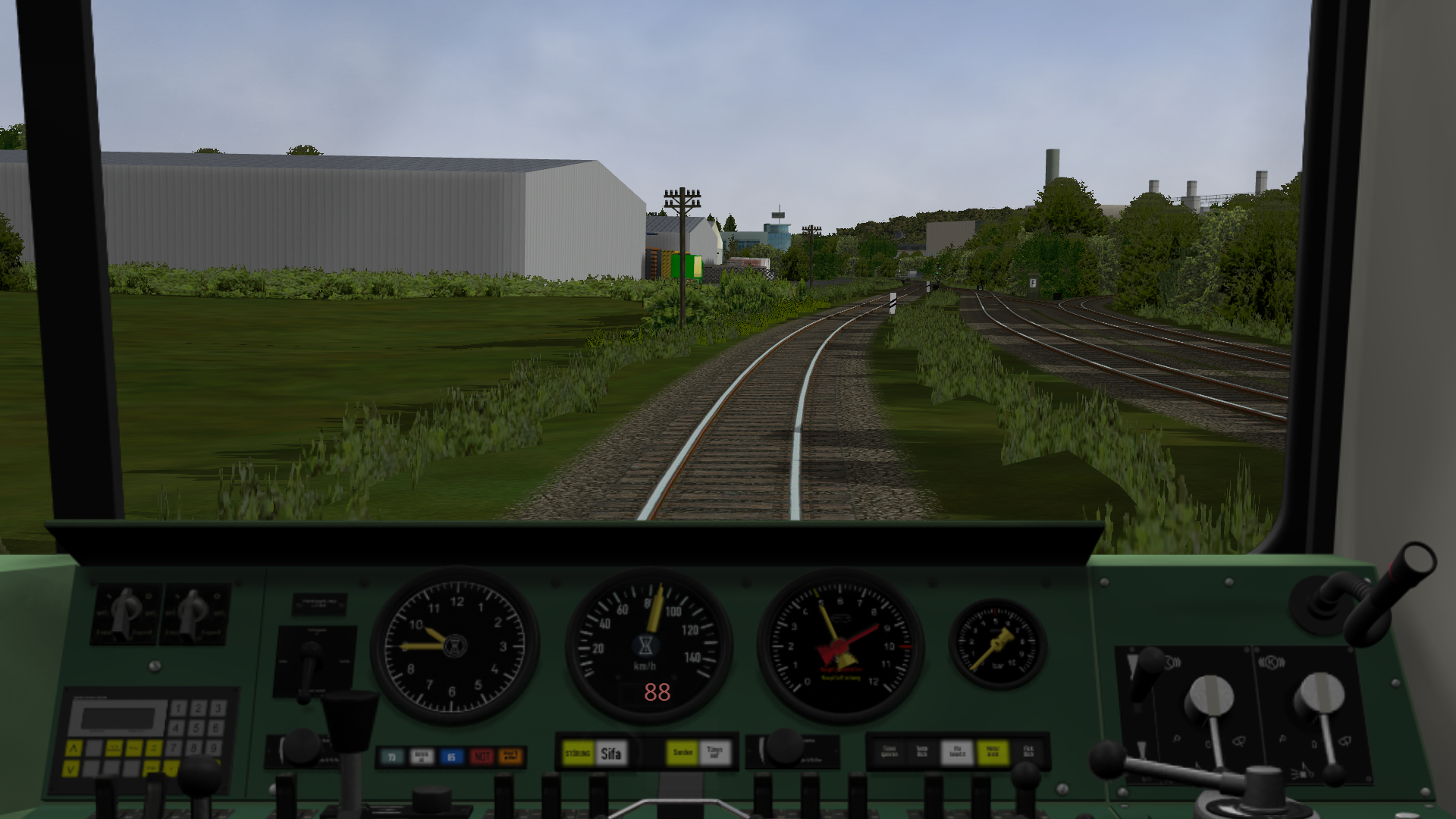Select the orange indicator button beside NOT
This screenshot has width=1456, height=819.
pyautogui.click(x=511, y=756)
